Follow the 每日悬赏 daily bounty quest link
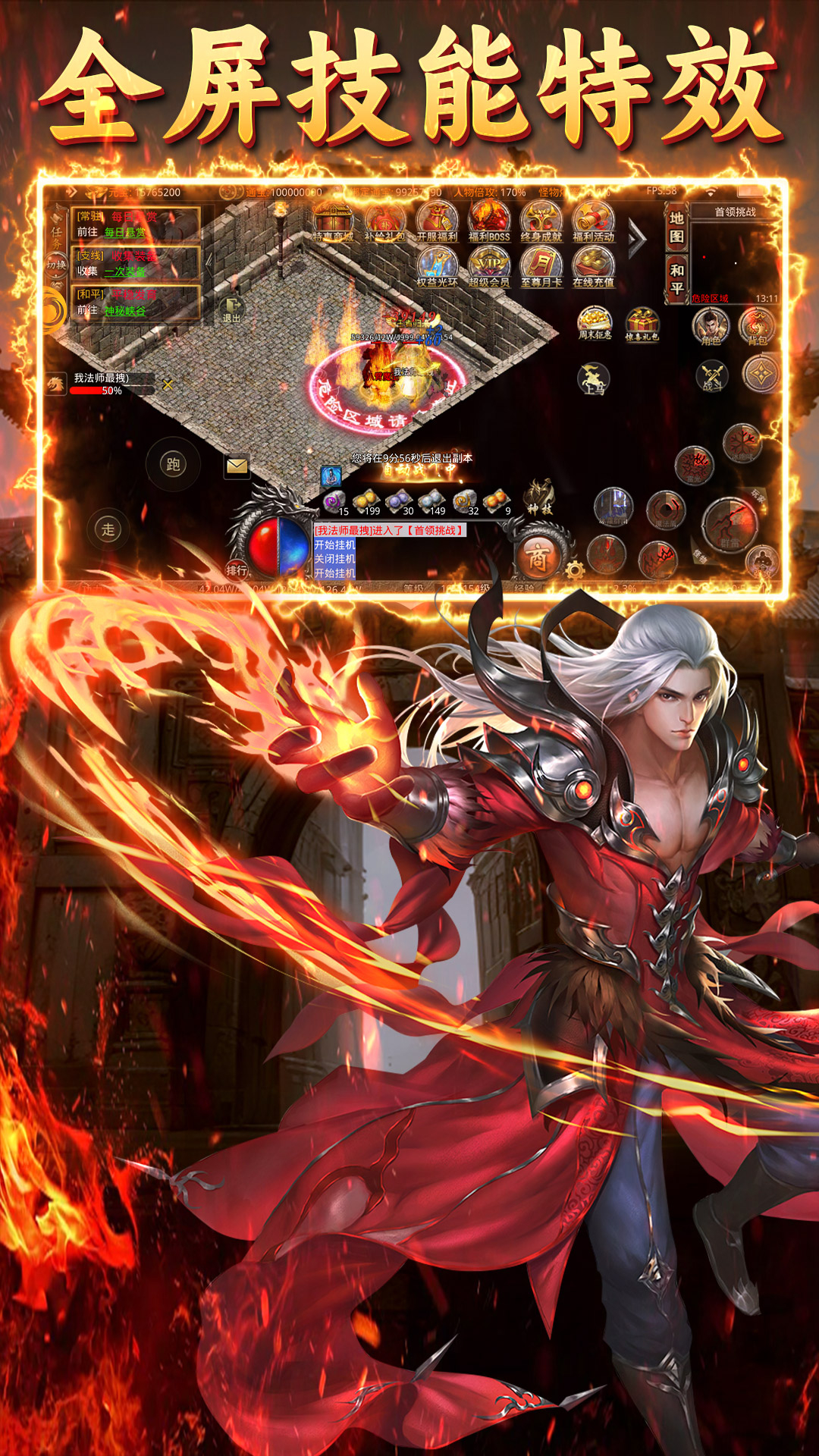 point(125,232)
